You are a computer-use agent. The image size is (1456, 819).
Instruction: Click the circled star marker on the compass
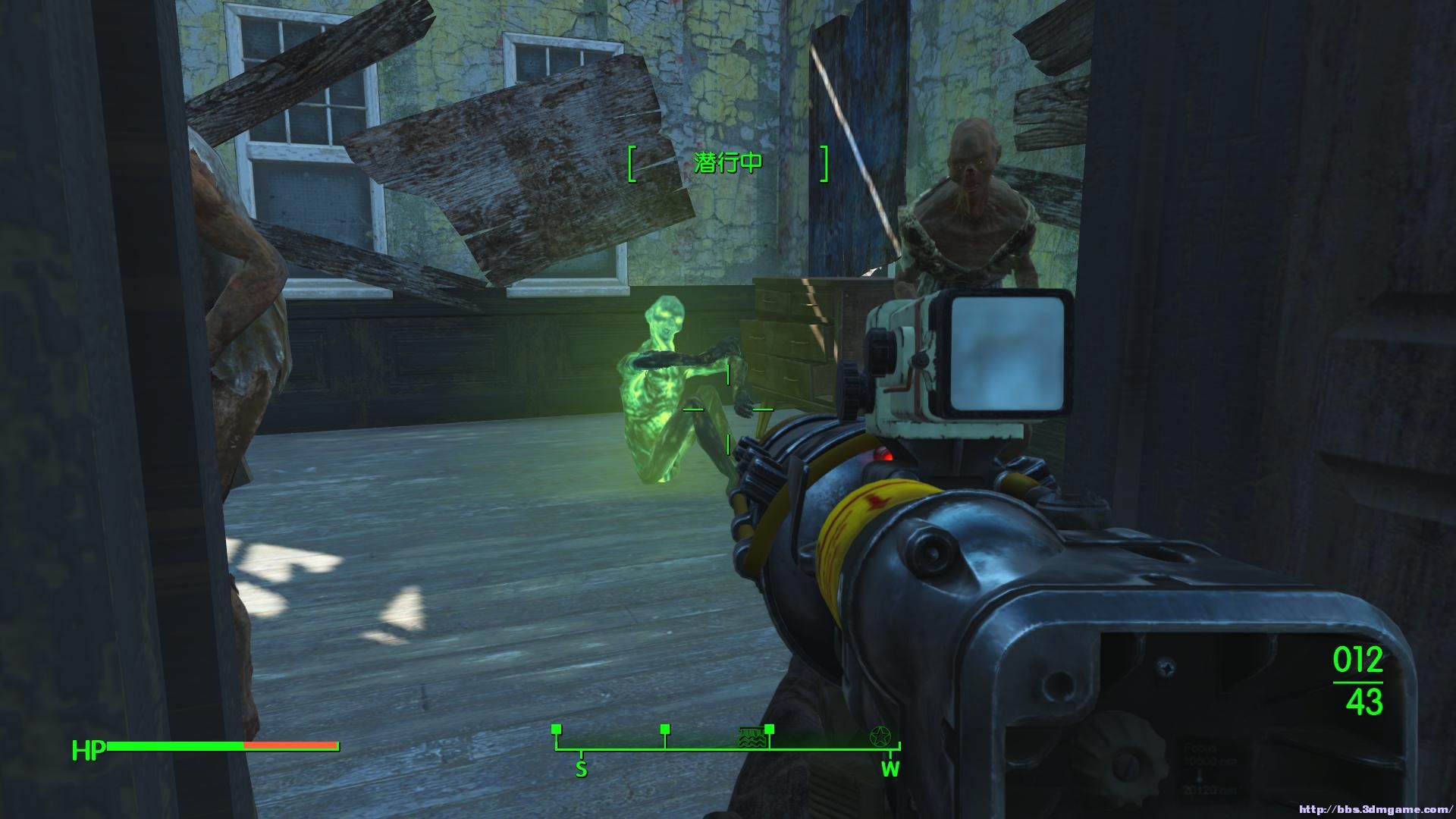coord(880,735)
